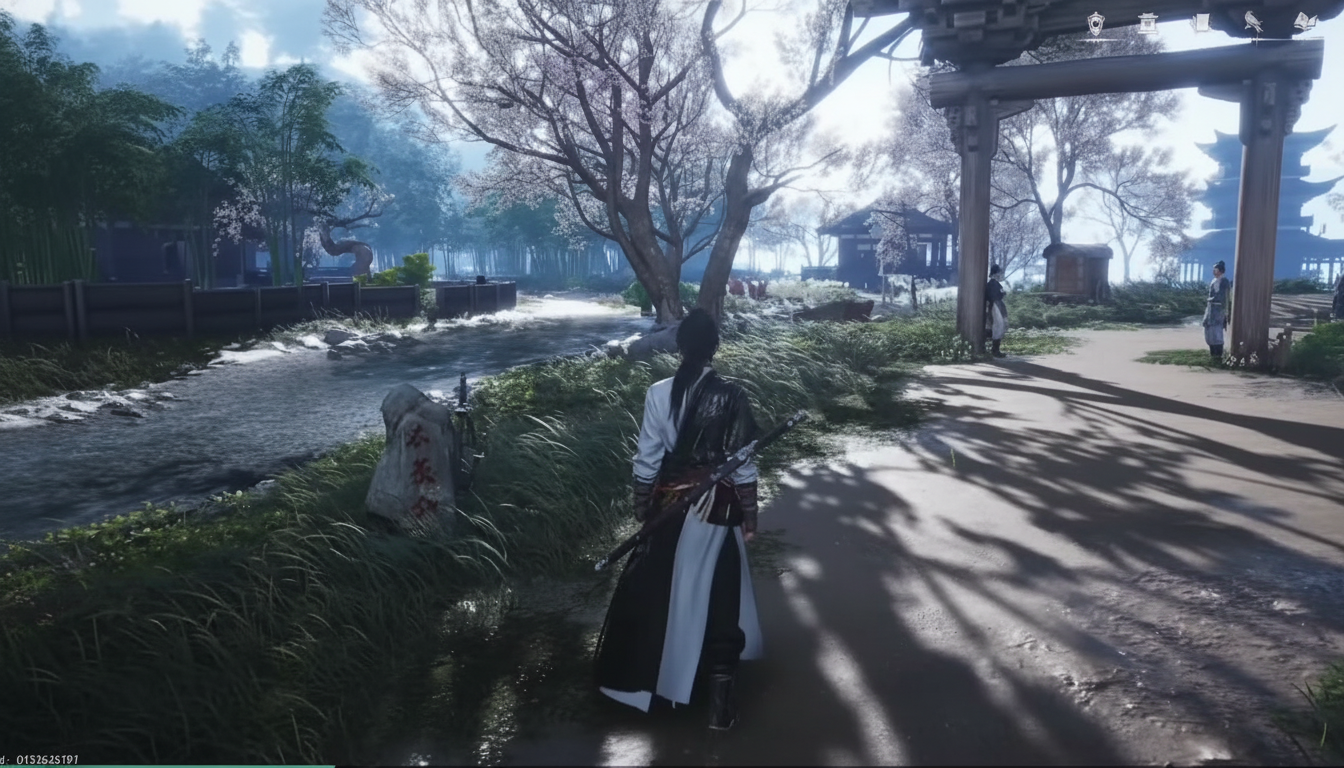
Task: Click the pagoda building icon
Action: point(1148,23)
